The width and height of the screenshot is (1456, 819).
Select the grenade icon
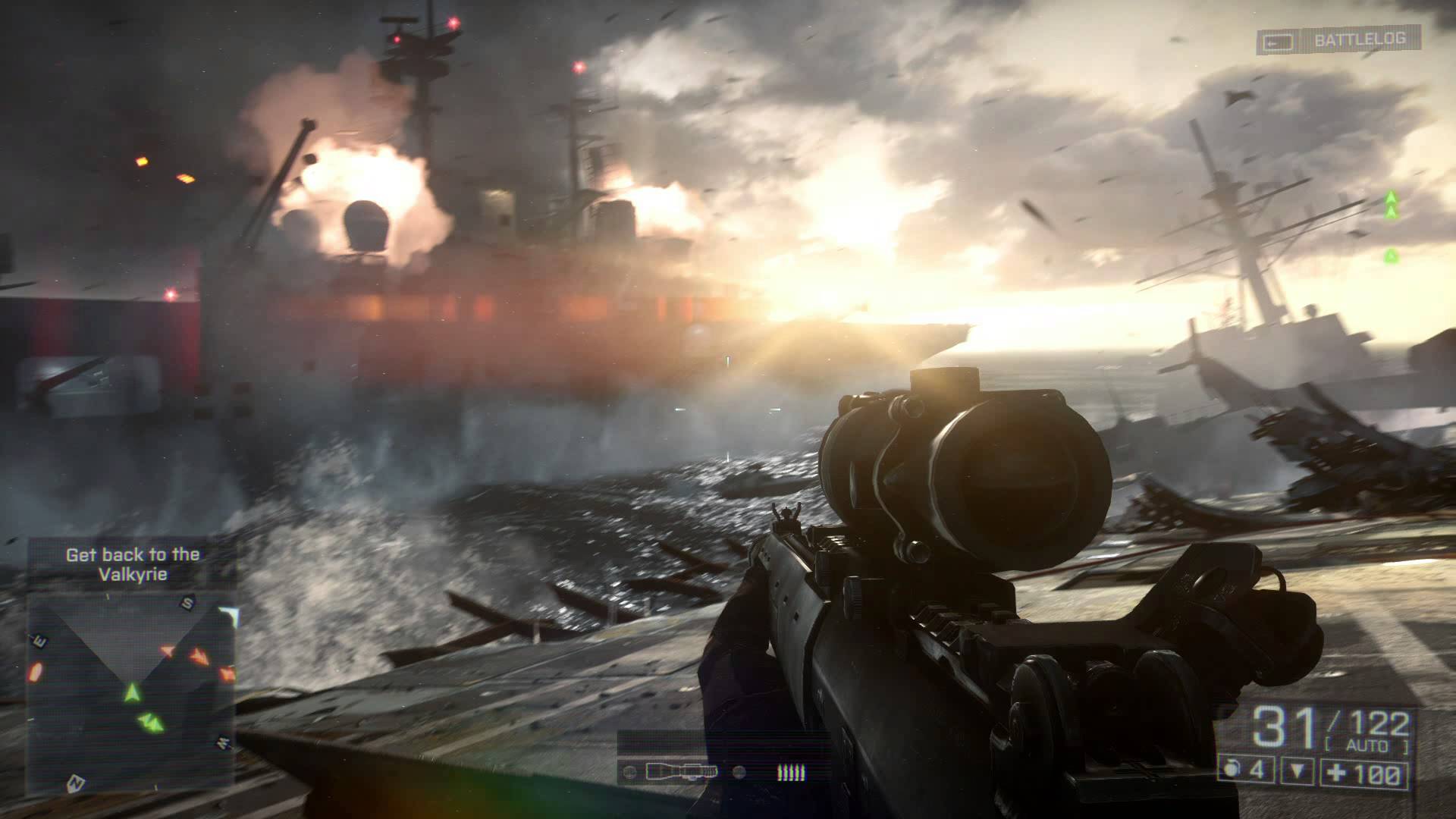(x=1230, y=772)
